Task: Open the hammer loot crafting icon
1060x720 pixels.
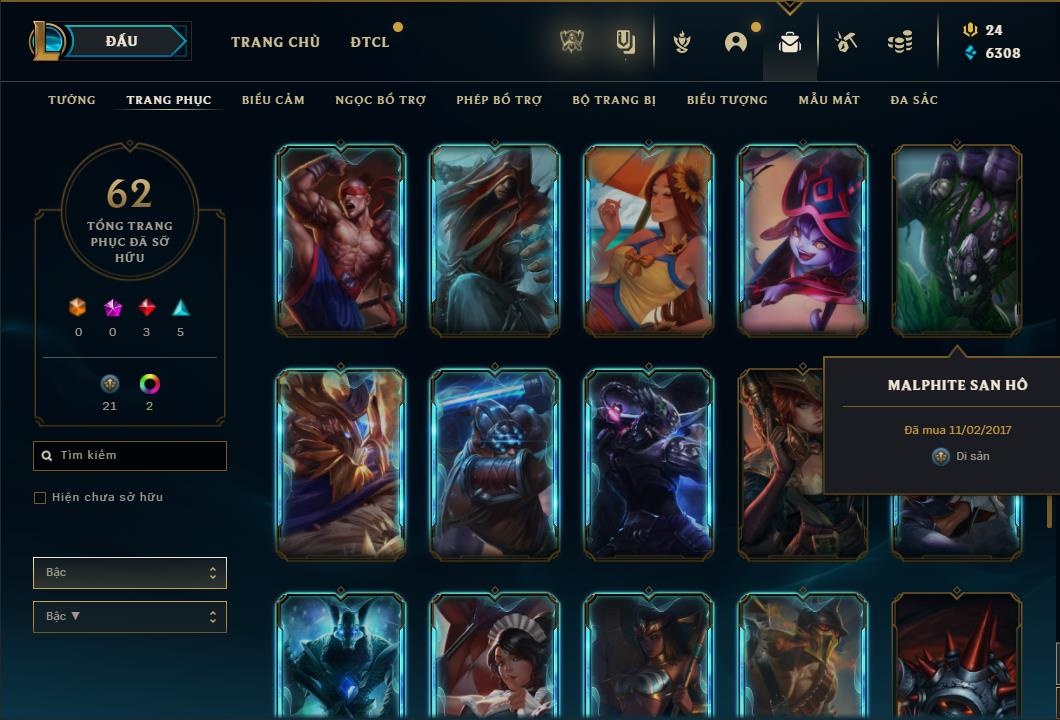Action: pos(846,42)
